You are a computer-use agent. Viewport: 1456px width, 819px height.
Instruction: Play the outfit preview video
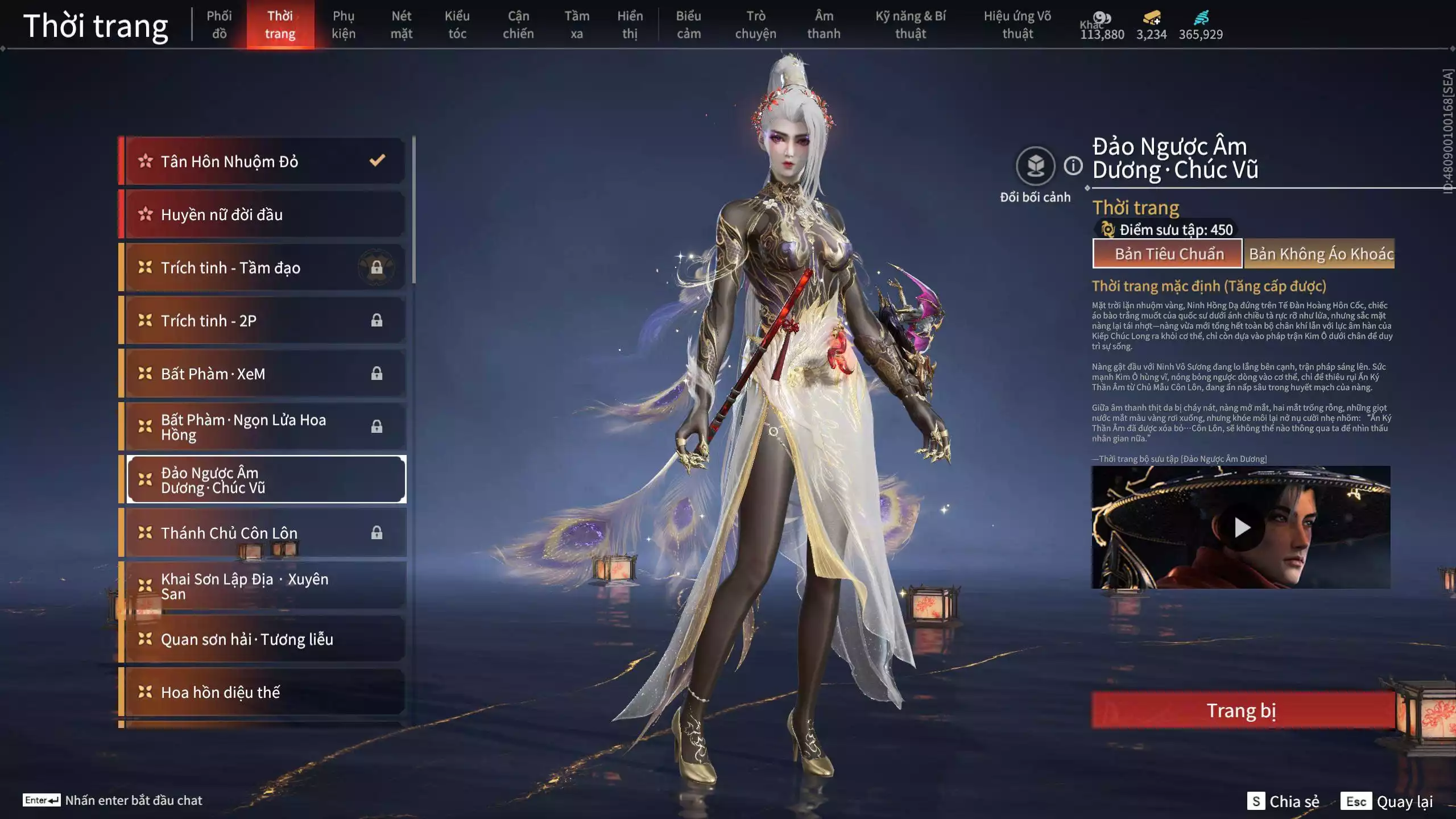(1241, 528)
